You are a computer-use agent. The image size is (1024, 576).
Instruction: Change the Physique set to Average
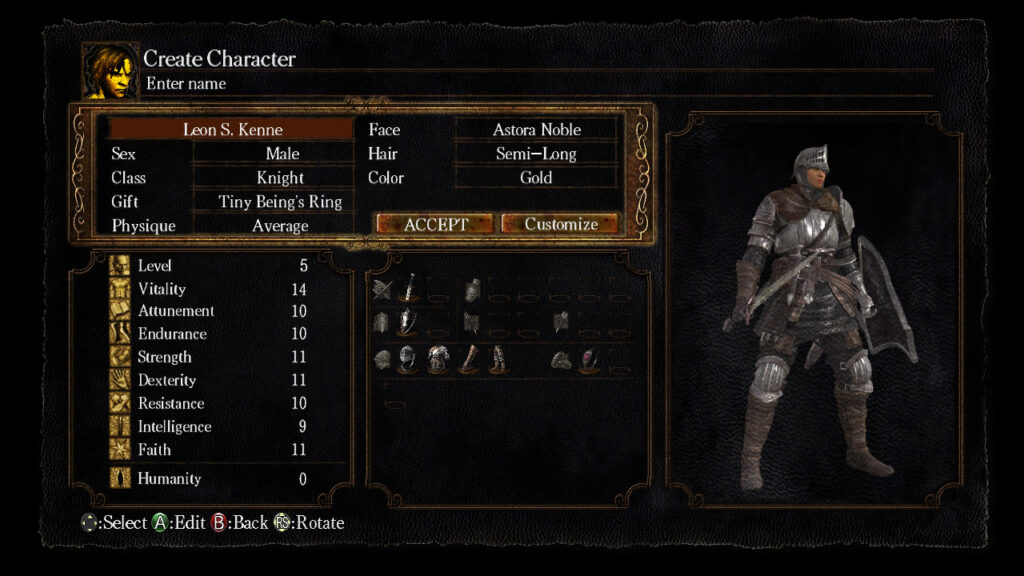coord(281,226)
